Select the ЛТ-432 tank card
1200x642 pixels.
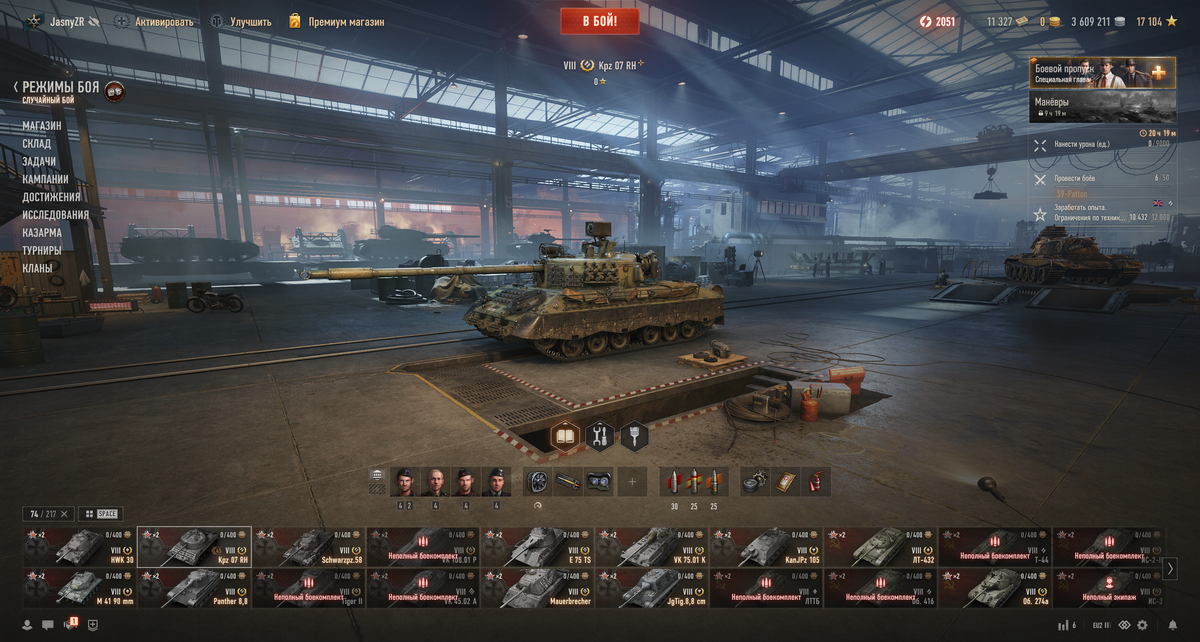(x=879, y=547)
